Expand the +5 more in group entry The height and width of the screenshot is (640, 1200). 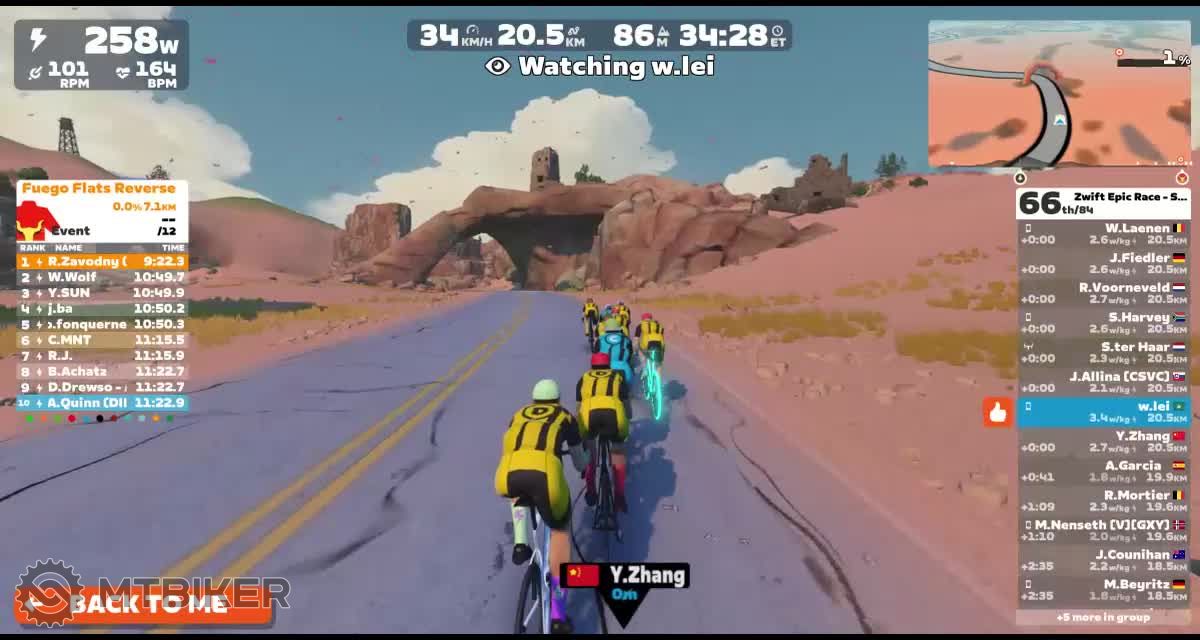pos(1102,617)
